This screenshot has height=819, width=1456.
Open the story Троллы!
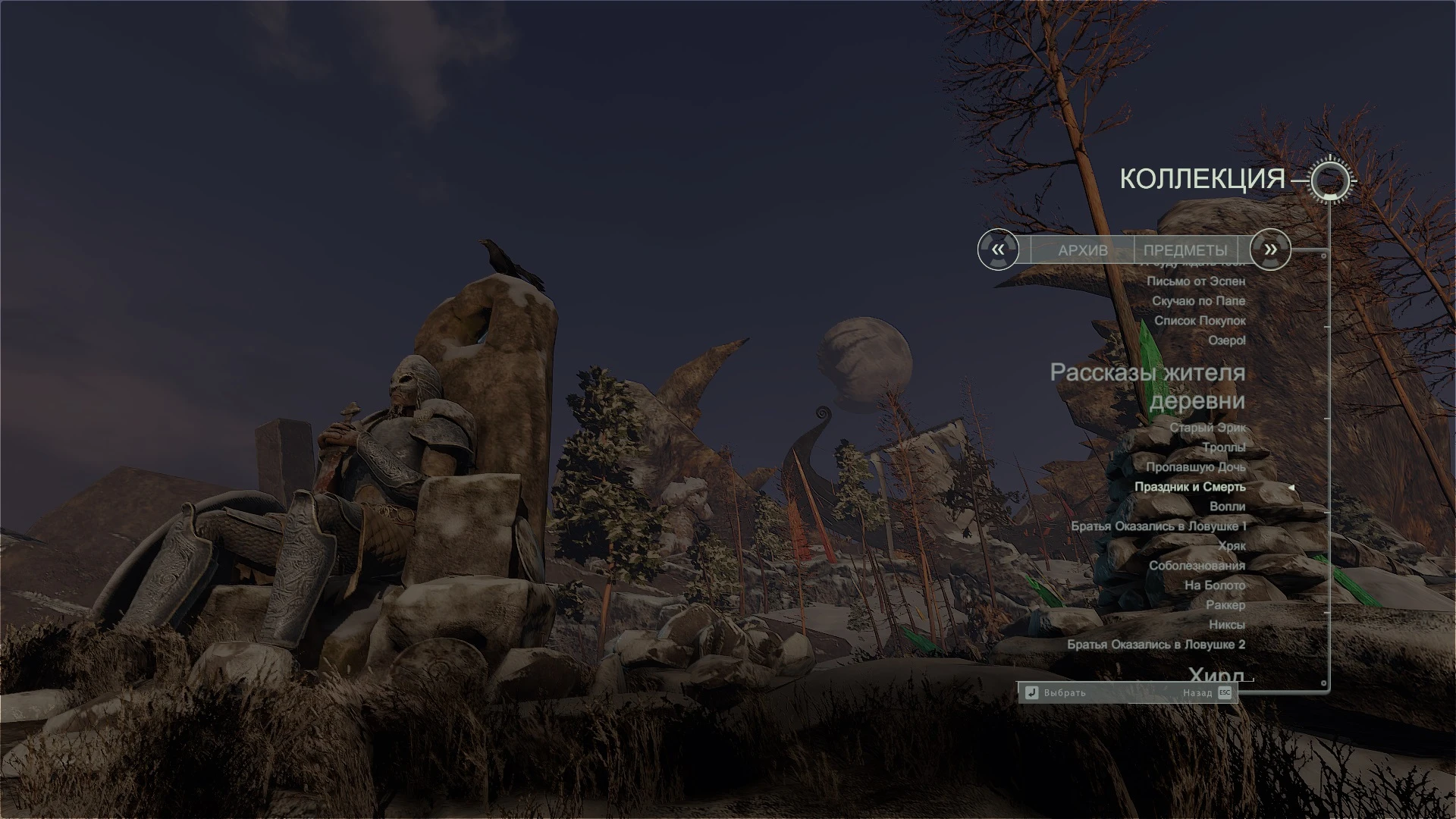point(1224,447)
